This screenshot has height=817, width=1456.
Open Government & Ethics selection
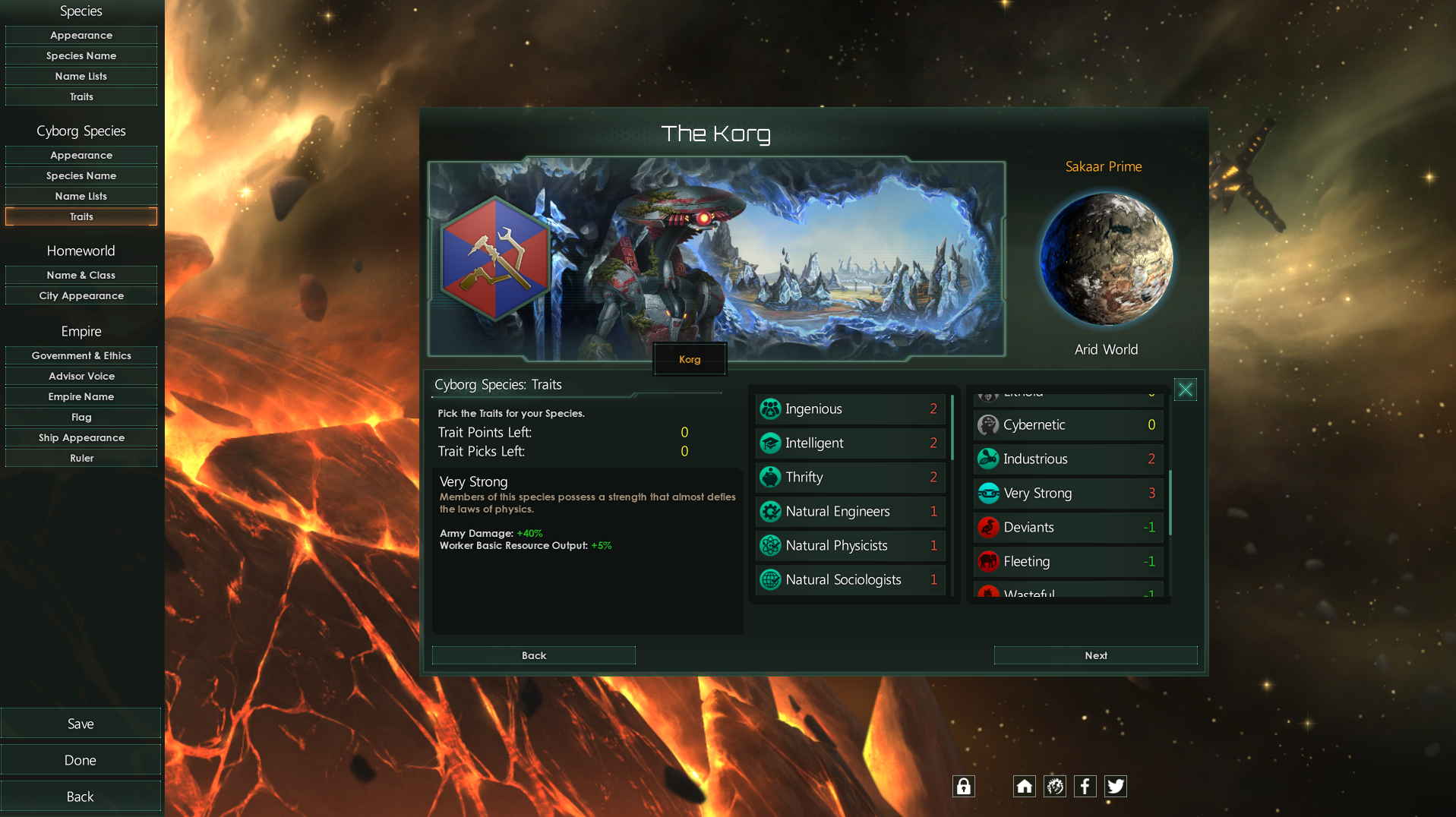point(81,355)
